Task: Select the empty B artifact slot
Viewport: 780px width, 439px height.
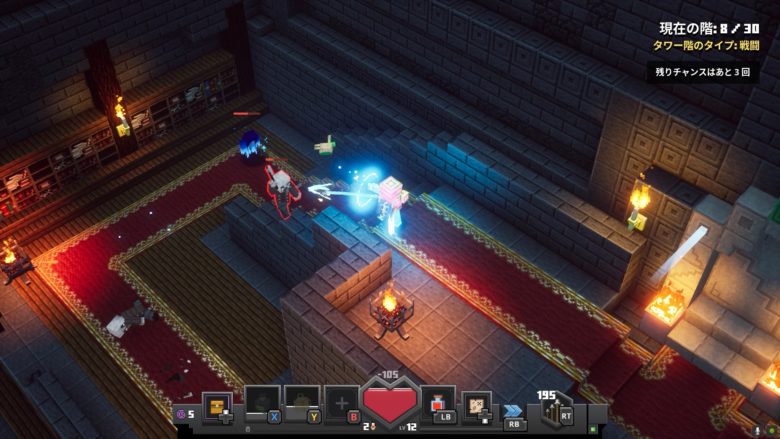Action: pos(341,403)
